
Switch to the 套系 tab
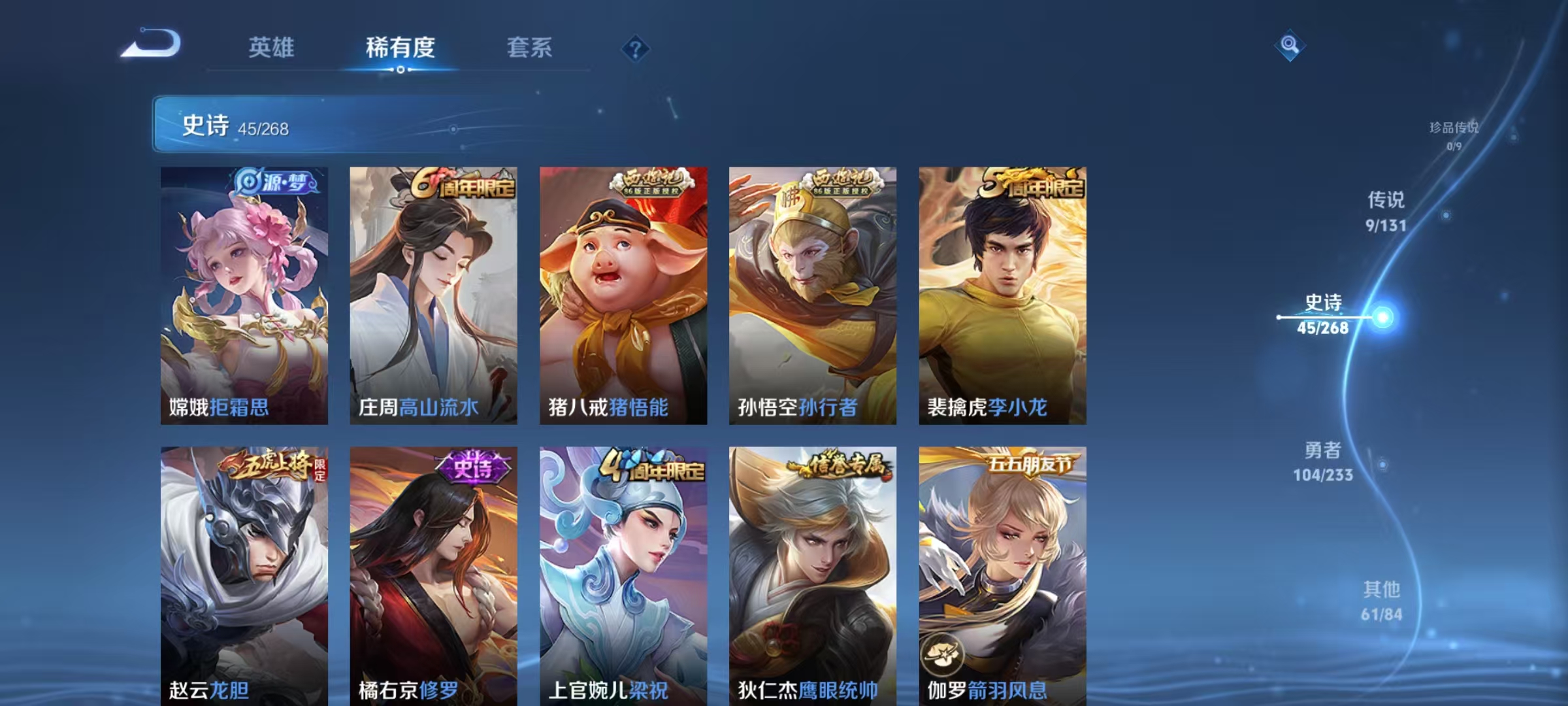pos(531,48)
